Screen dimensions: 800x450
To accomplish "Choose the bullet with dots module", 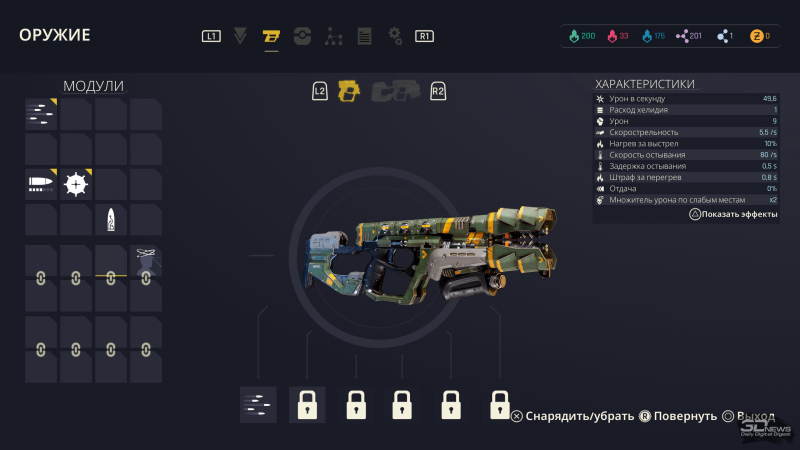I will click(x=40, y=184).
